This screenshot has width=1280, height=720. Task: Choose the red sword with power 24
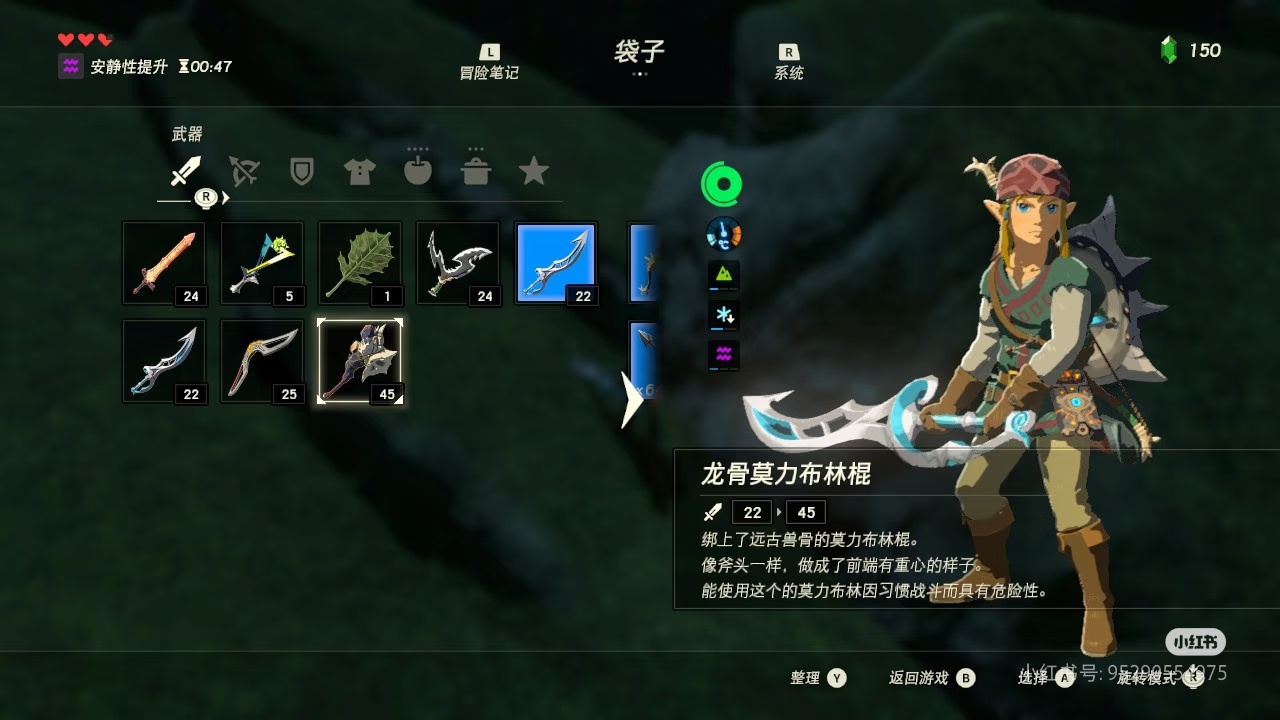pyautogui.click(x=164, y=263)
